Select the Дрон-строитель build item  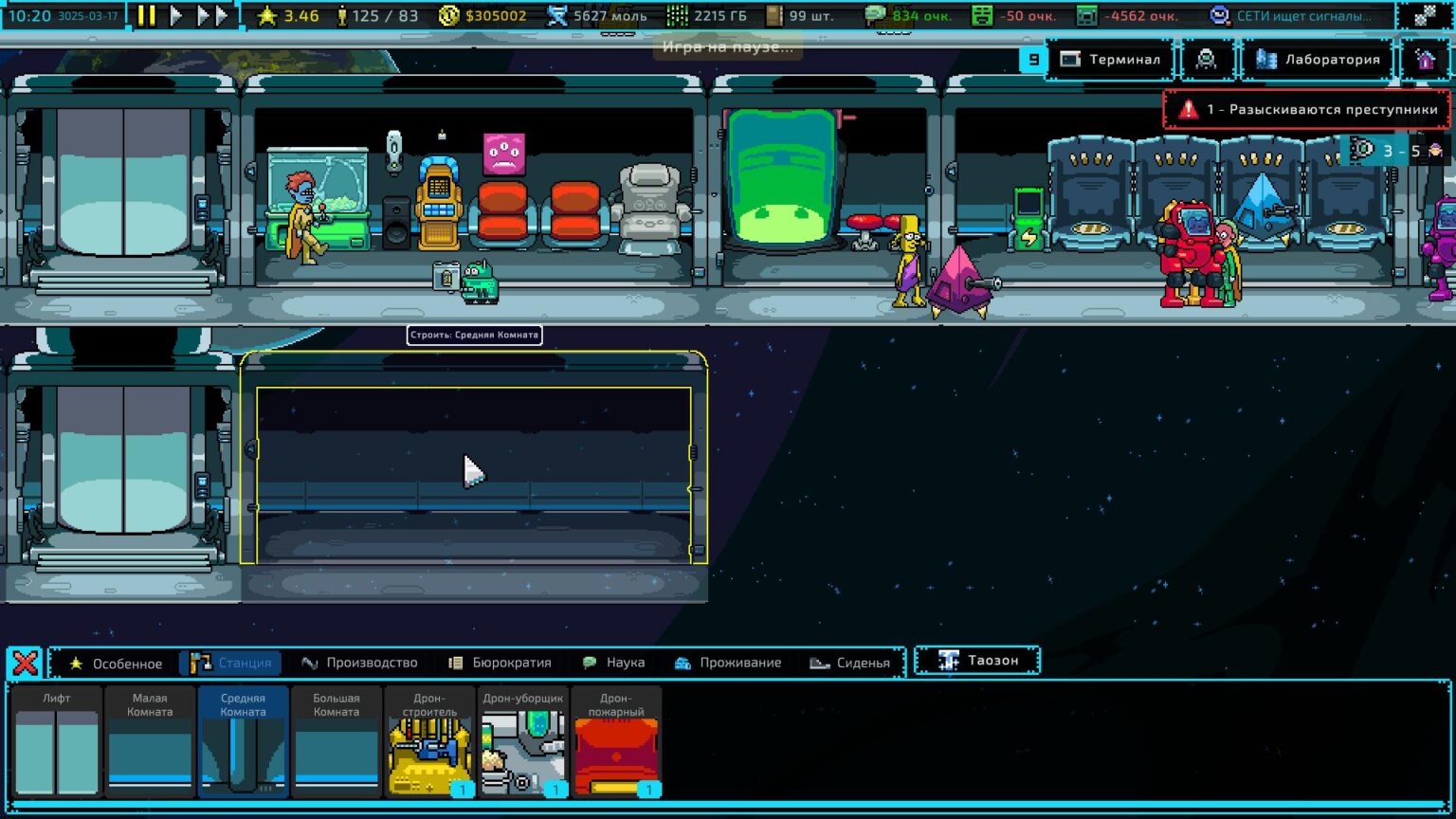coord(430,742)
